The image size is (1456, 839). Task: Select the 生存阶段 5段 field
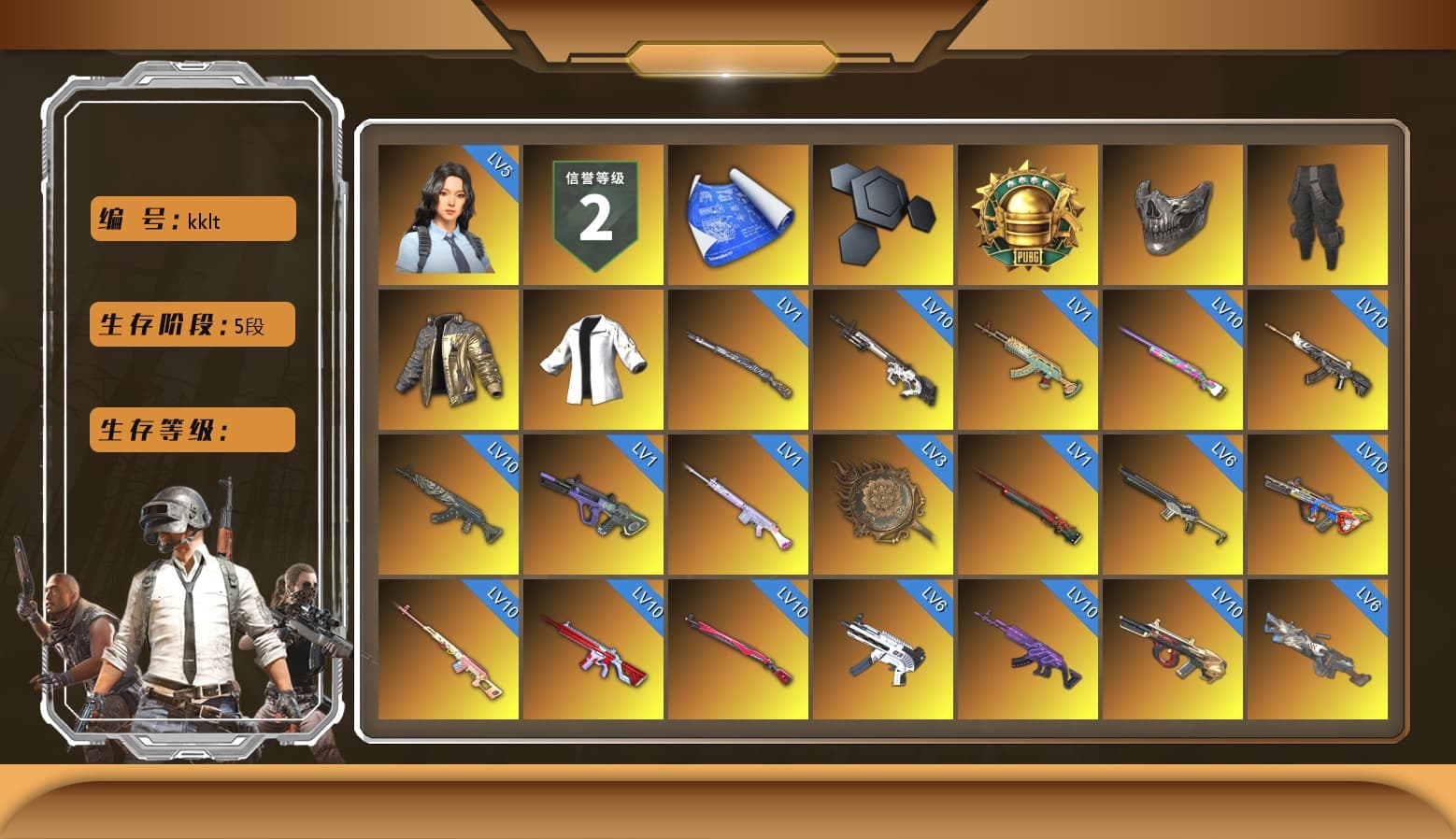click(192, 324)
